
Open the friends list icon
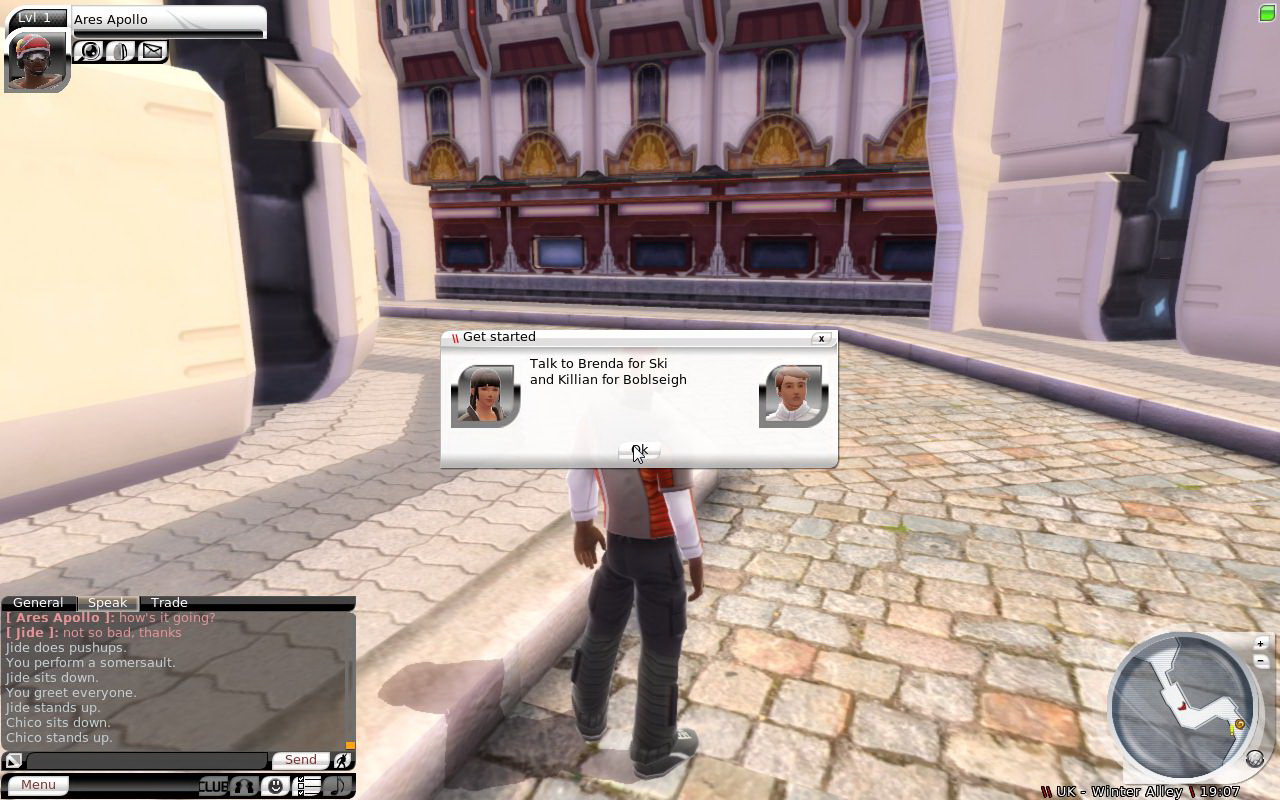point(245,786)
